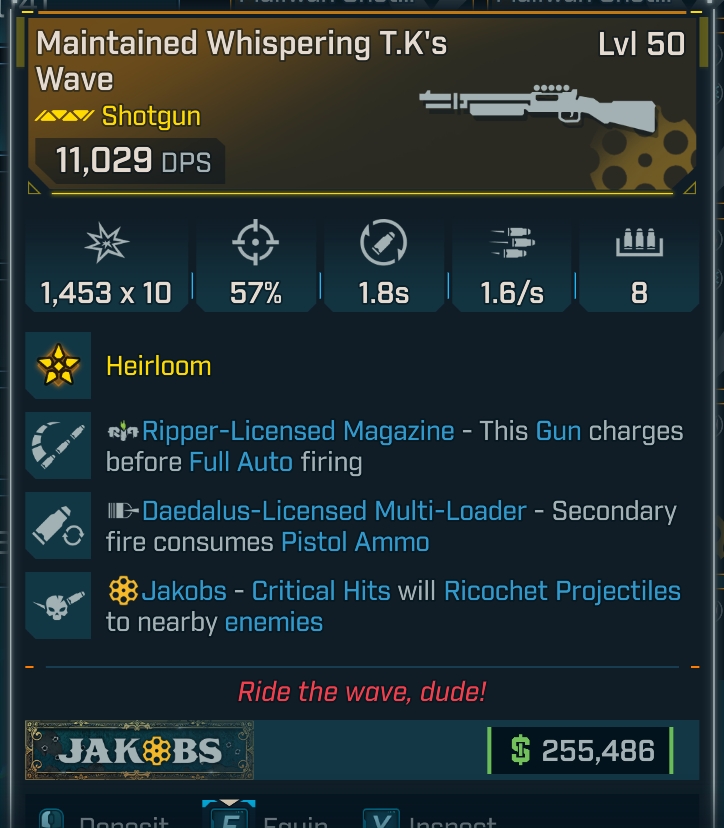This screenshot has width=724, height=828.
Task: Click the Jakobs manufacturer logo
Action: pyautogui.click(x=139, y=751)
